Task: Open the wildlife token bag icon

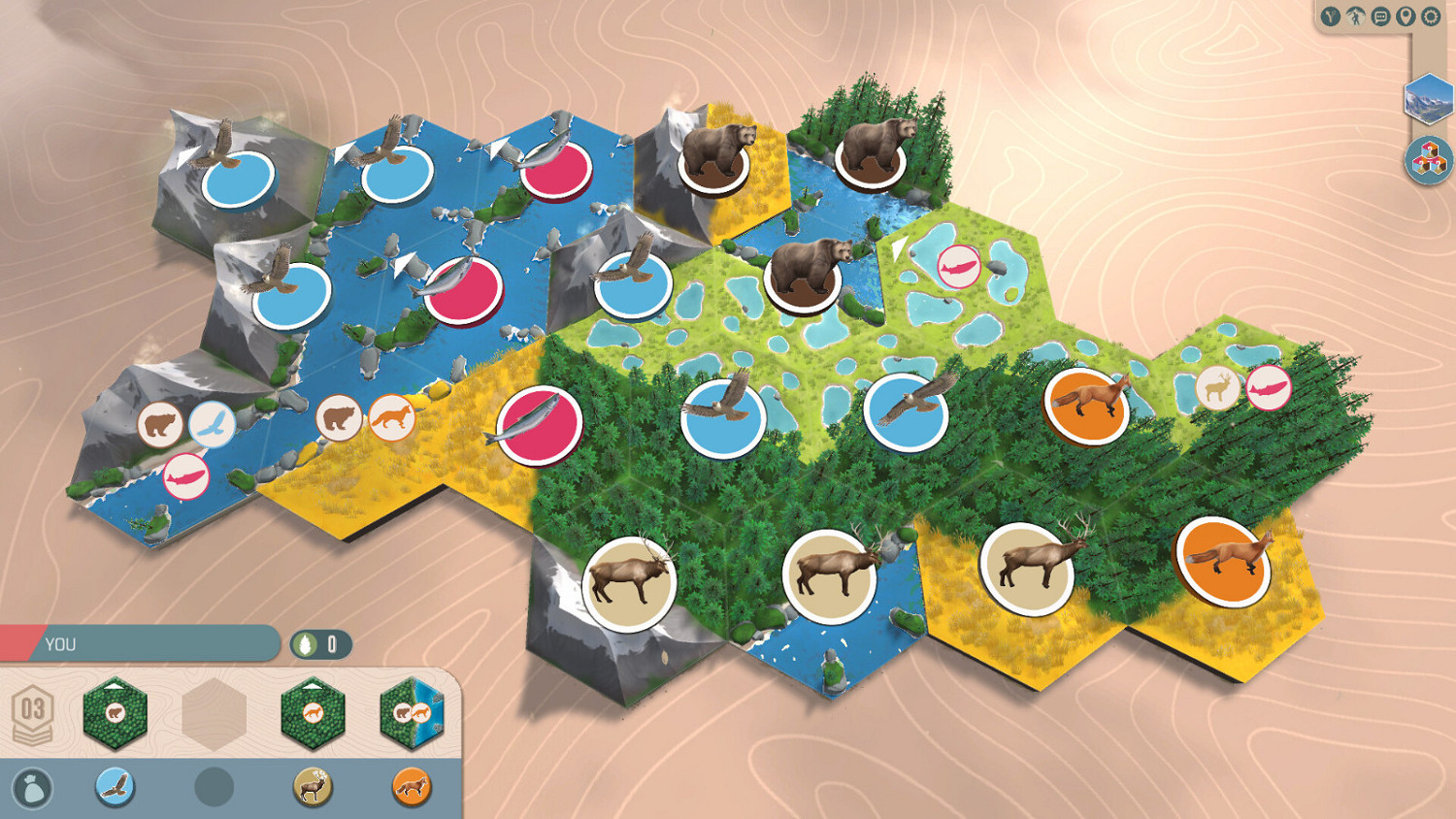Action: tap(34, 788)
